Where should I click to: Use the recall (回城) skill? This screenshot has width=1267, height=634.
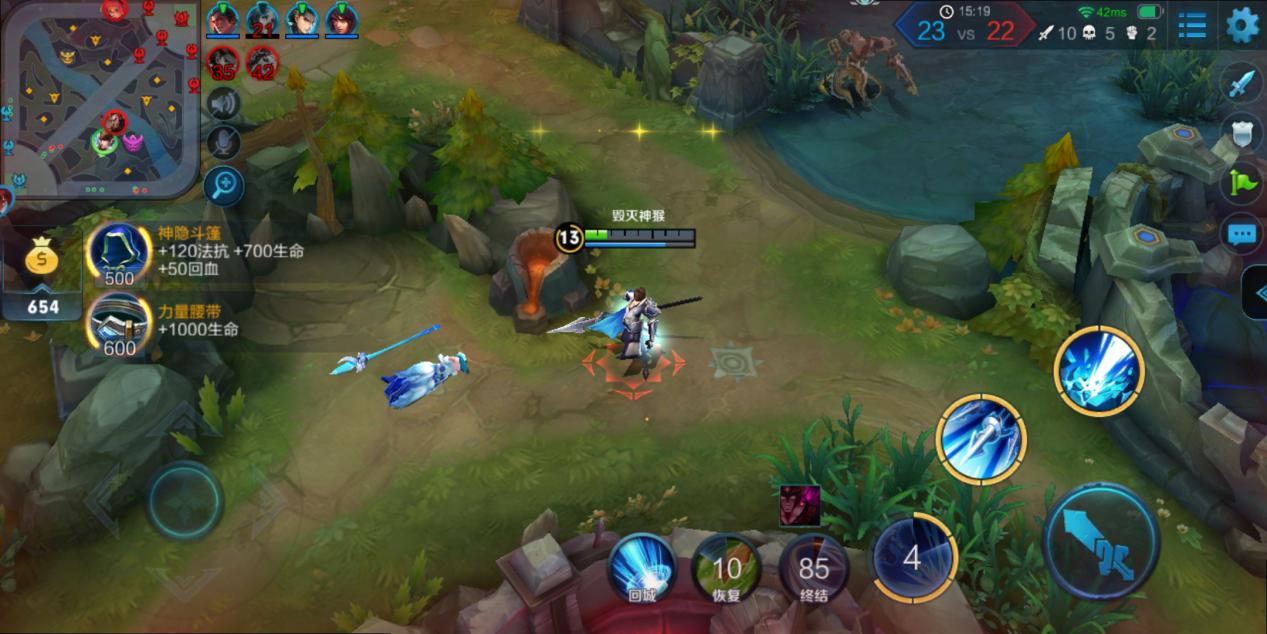641,567
